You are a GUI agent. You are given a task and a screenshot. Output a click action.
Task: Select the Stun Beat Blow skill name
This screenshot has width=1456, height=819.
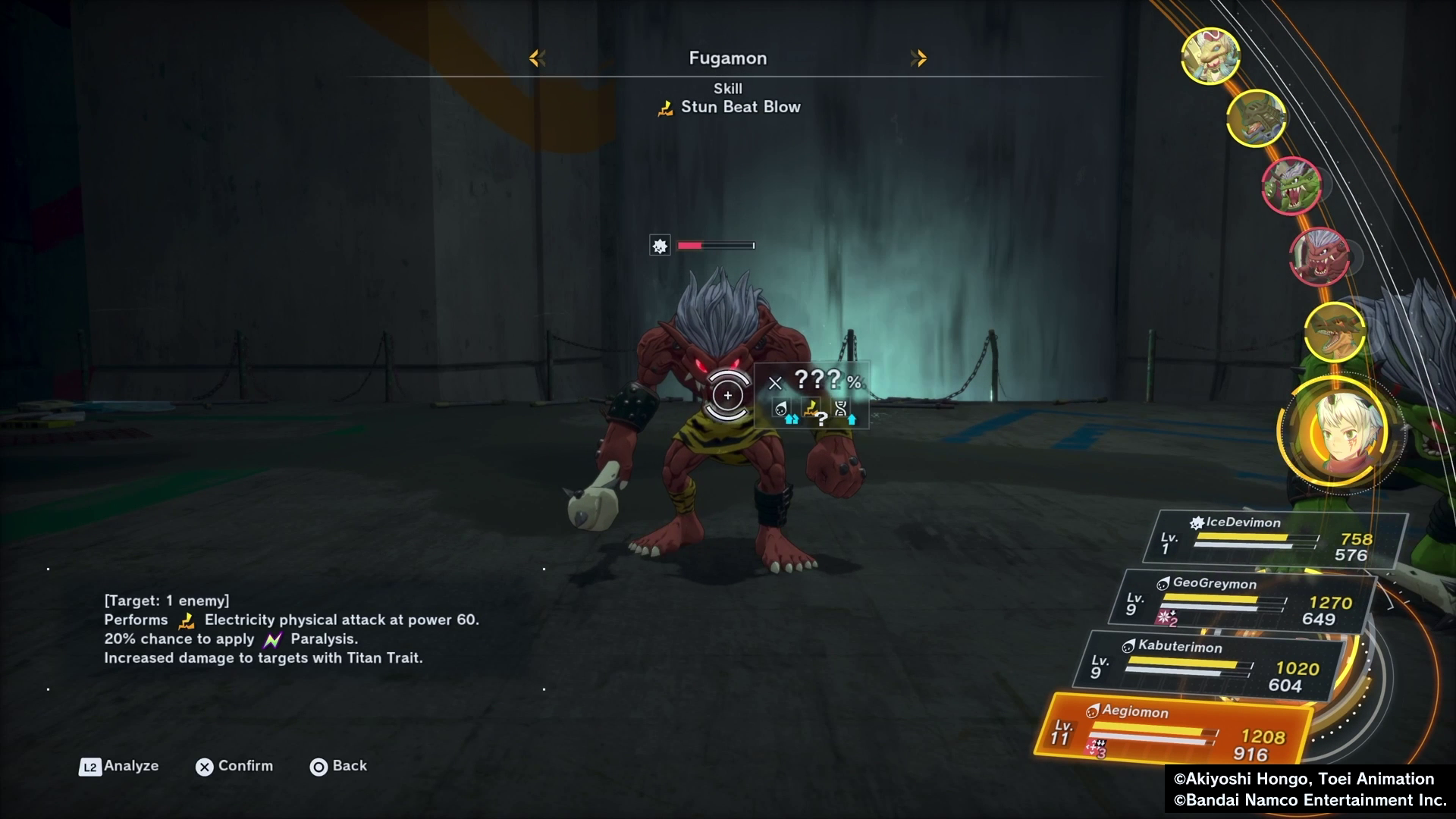739,107
